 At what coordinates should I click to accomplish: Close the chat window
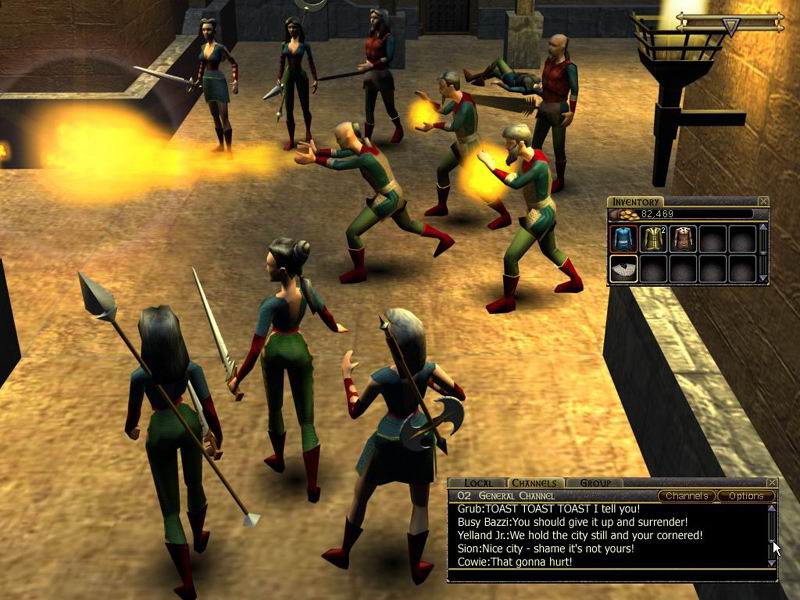772,483
